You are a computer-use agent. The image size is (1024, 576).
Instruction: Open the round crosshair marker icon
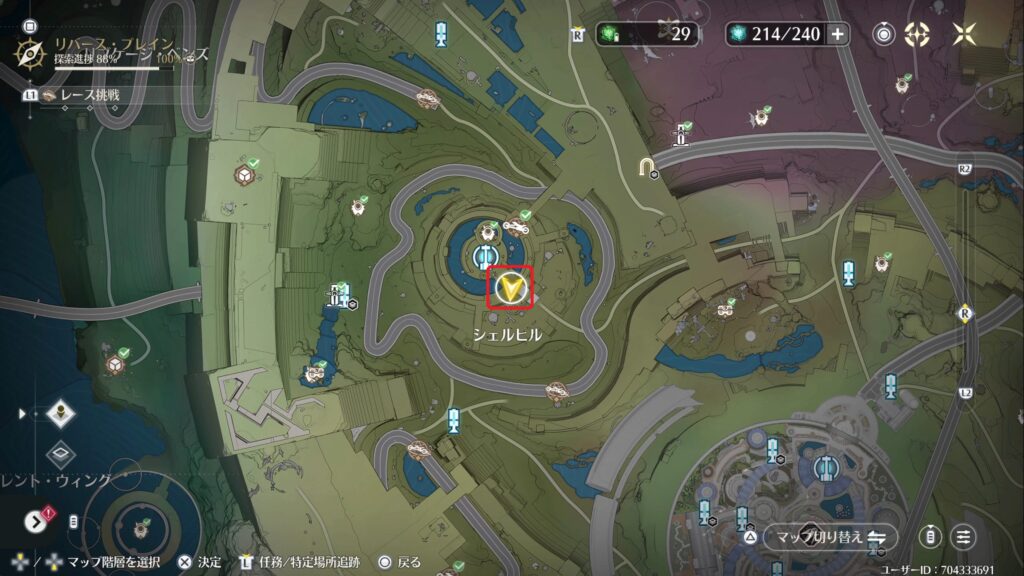point(917,34)
